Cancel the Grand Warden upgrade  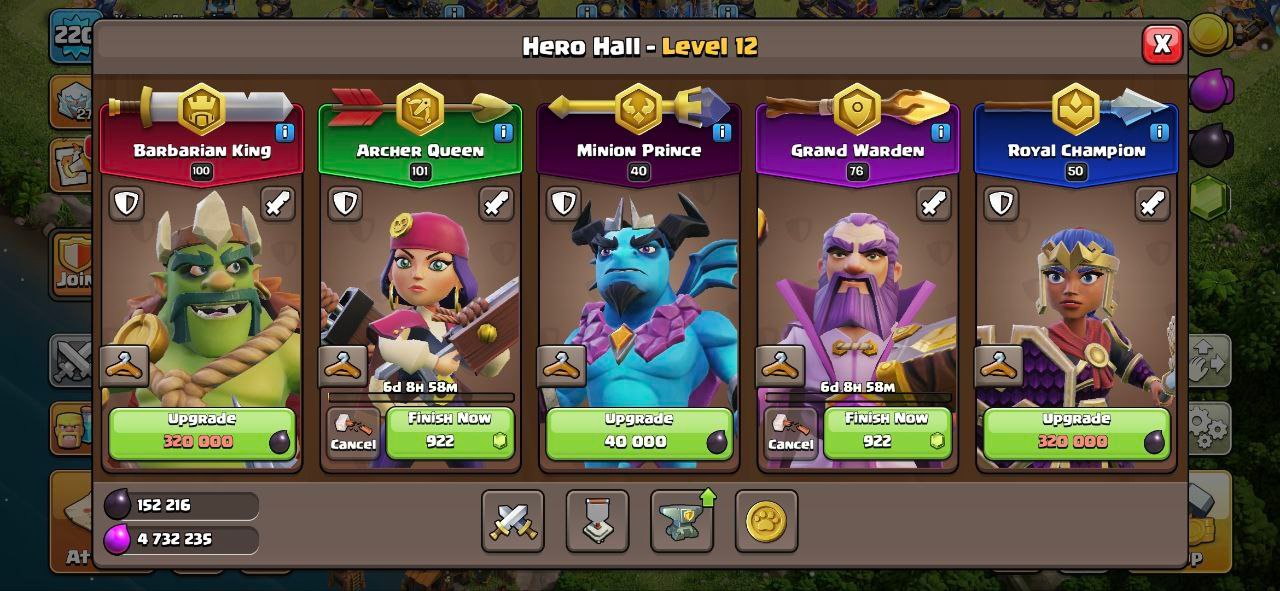790,434
